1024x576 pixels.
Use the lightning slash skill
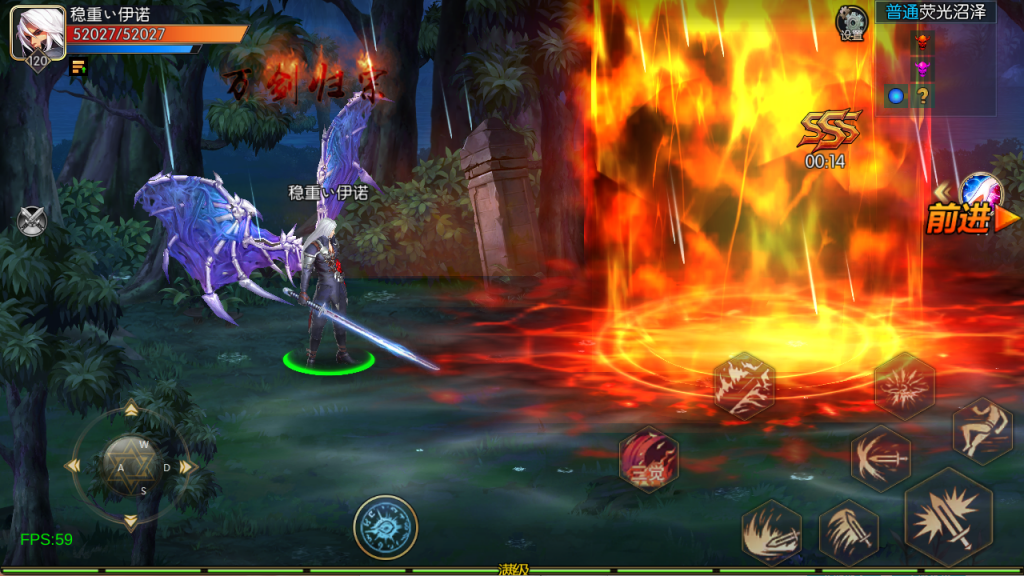(744, 385)
